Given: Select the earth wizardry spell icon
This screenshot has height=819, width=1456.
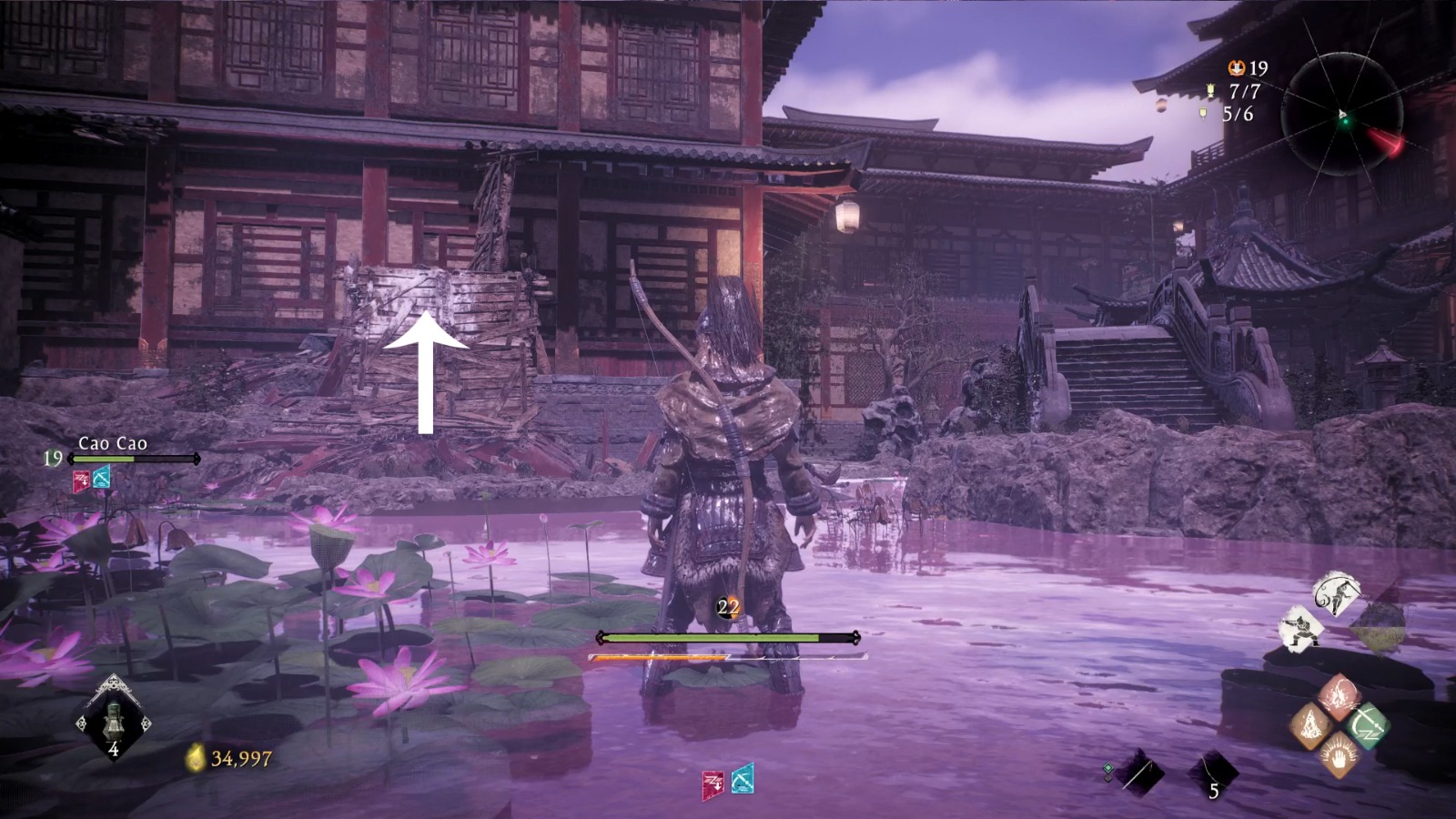Looking at the screenshot, I should 1312,725.
